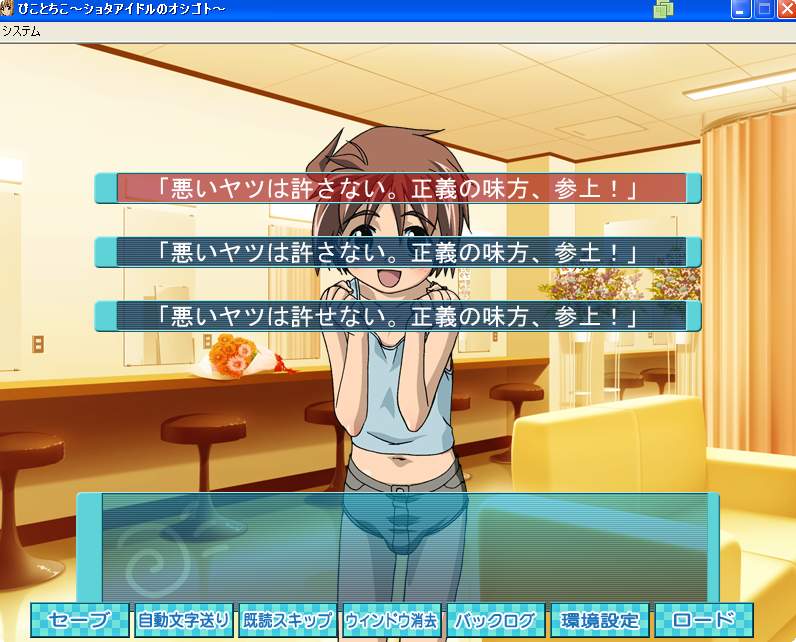Select the choice ending with 参土
The height and width of the screenshot is (642, 796).
[398, 252]
